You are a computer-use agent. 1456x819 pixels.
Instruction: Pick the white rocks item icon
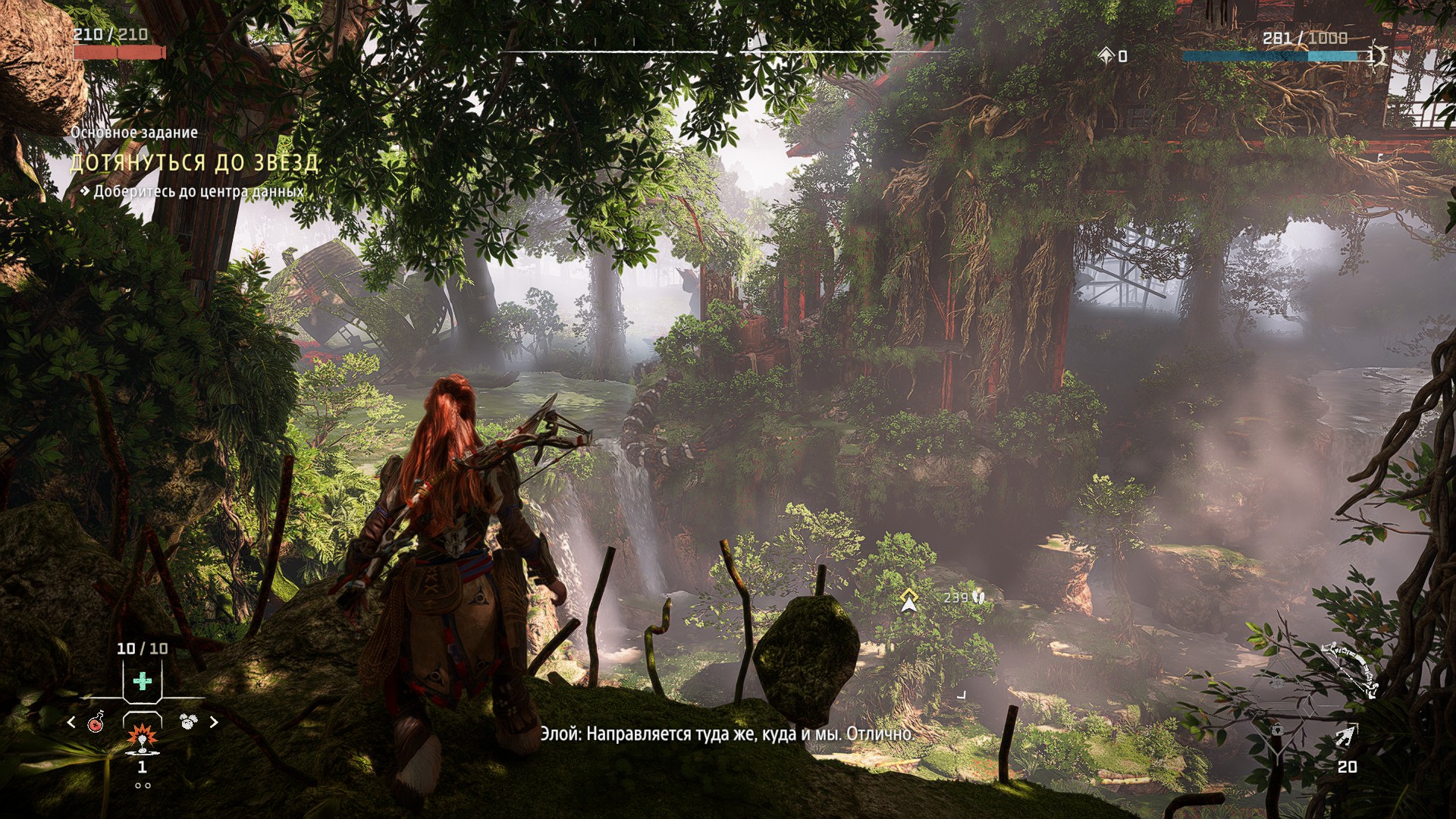(x=187, y=722)
